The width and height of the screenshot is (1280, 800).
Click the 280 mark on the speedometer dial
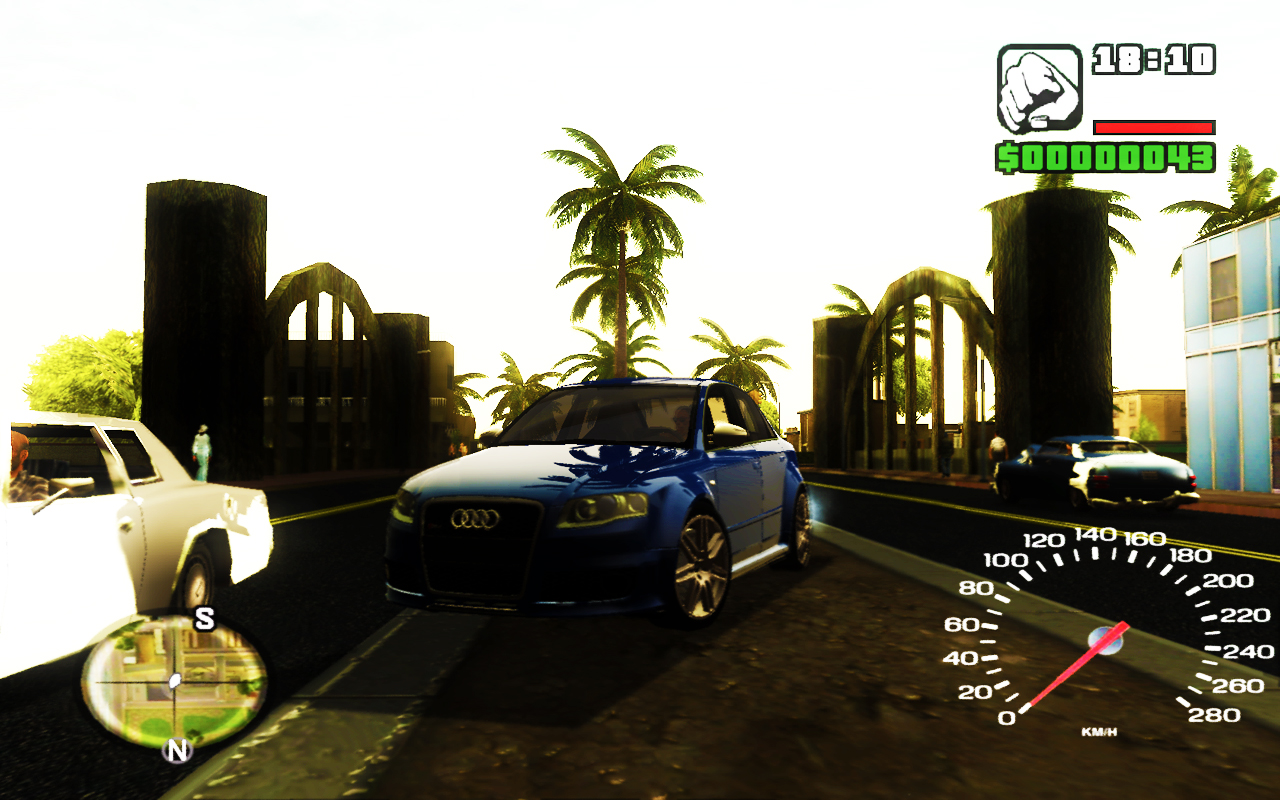tap(1216, 712)
